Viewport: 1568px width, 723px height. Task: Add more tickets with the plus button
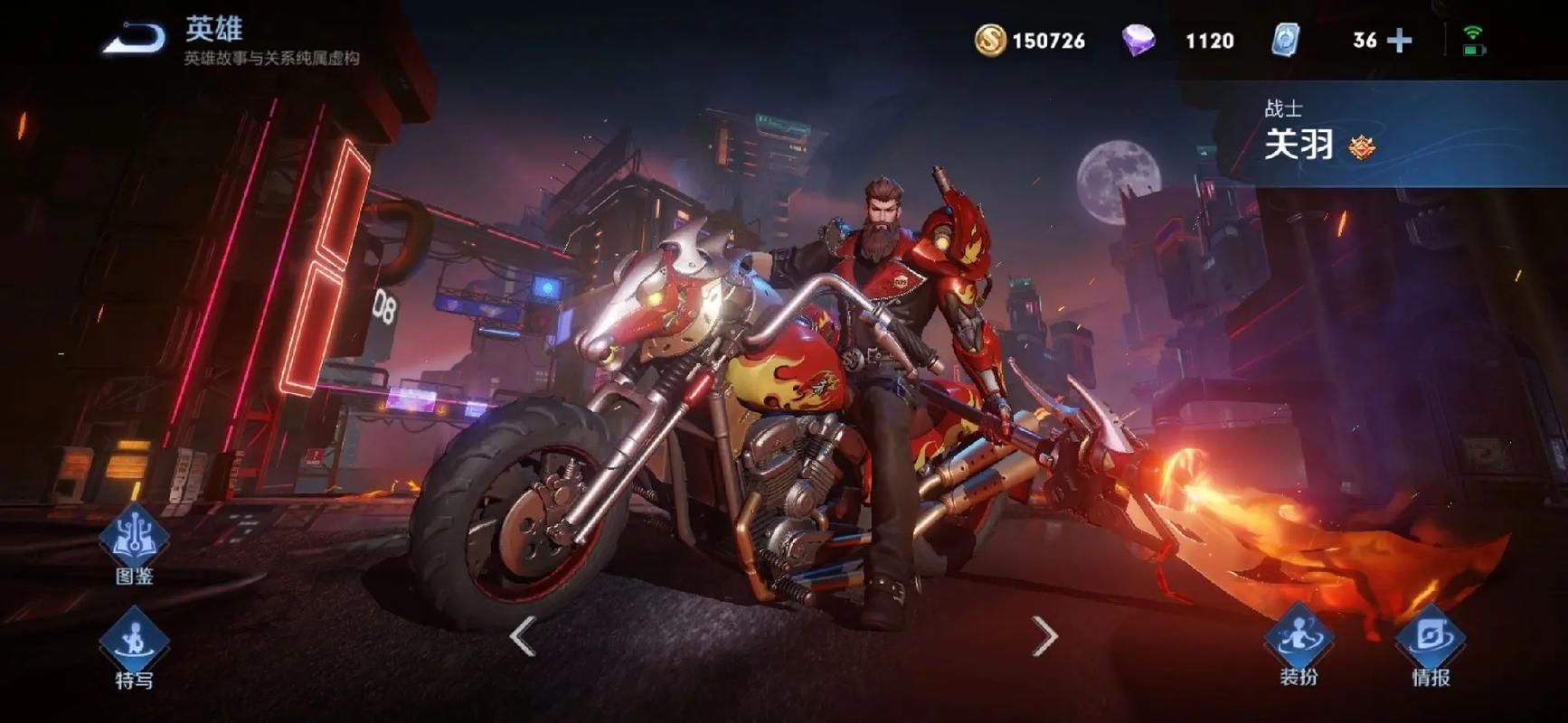[x=1399, y=41]
